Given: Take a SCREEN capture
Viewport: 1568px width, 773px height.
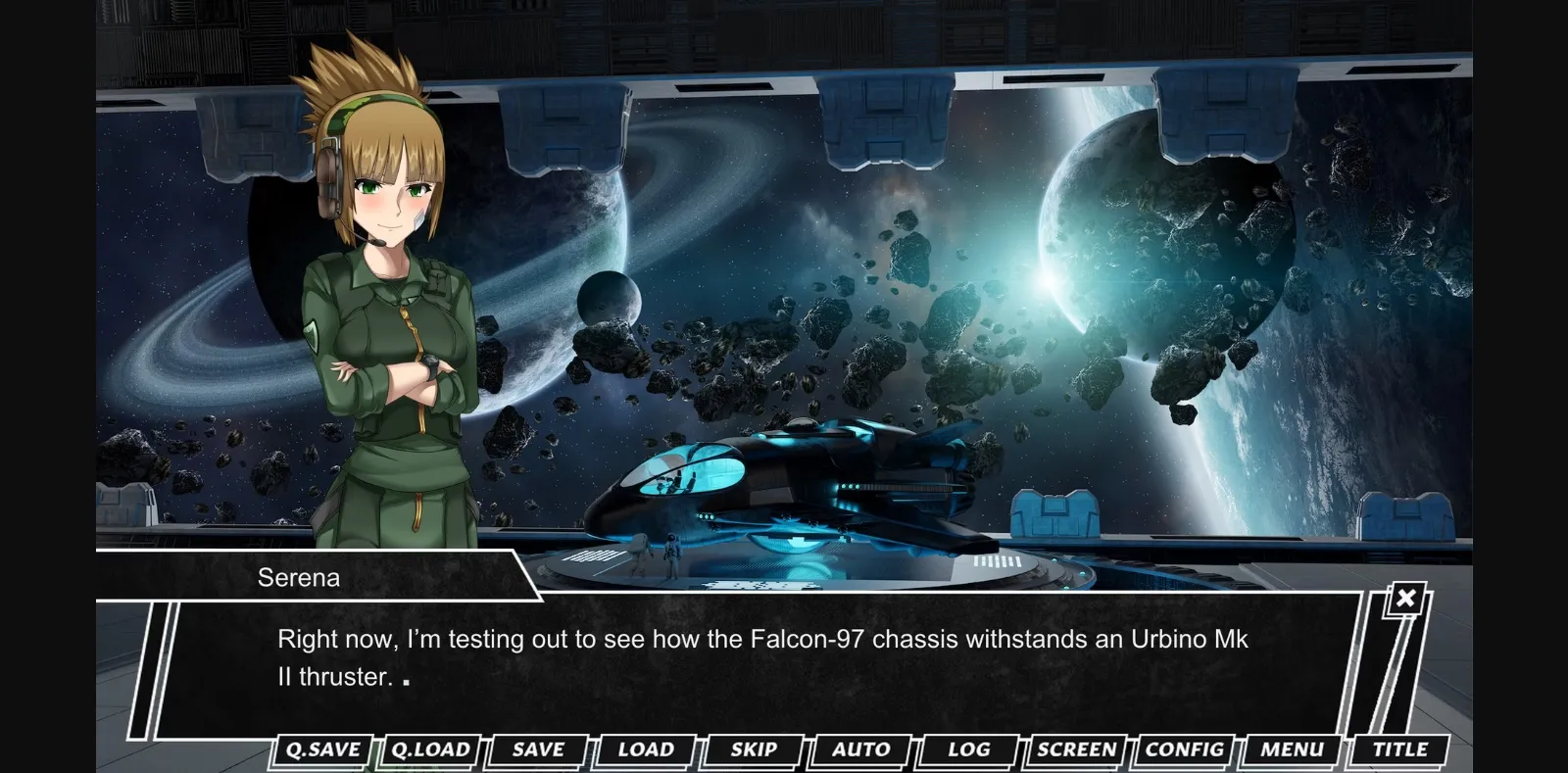Looking at the screenshot, I should 1074,749.
